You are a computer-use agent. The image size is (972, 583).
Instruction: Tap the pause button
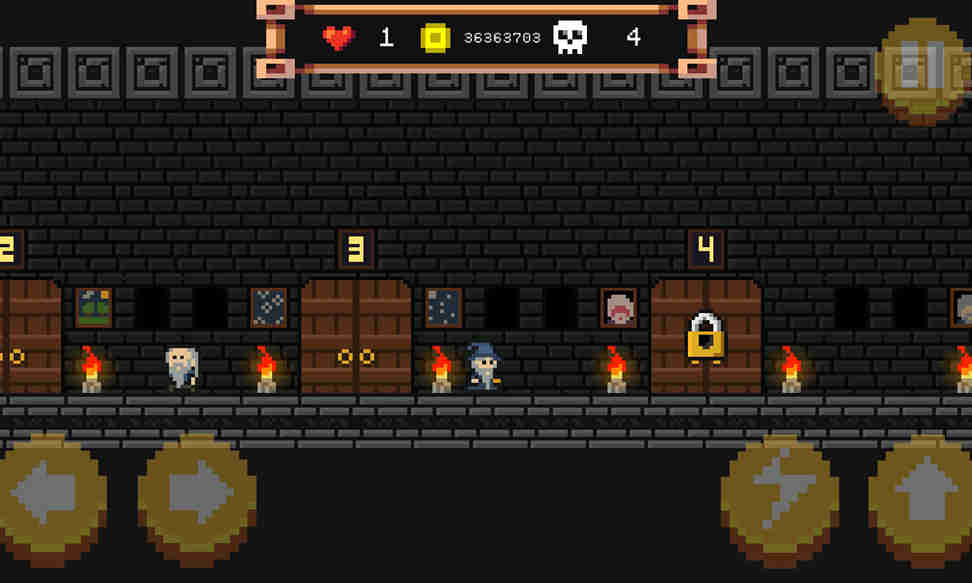coord(922,70)
